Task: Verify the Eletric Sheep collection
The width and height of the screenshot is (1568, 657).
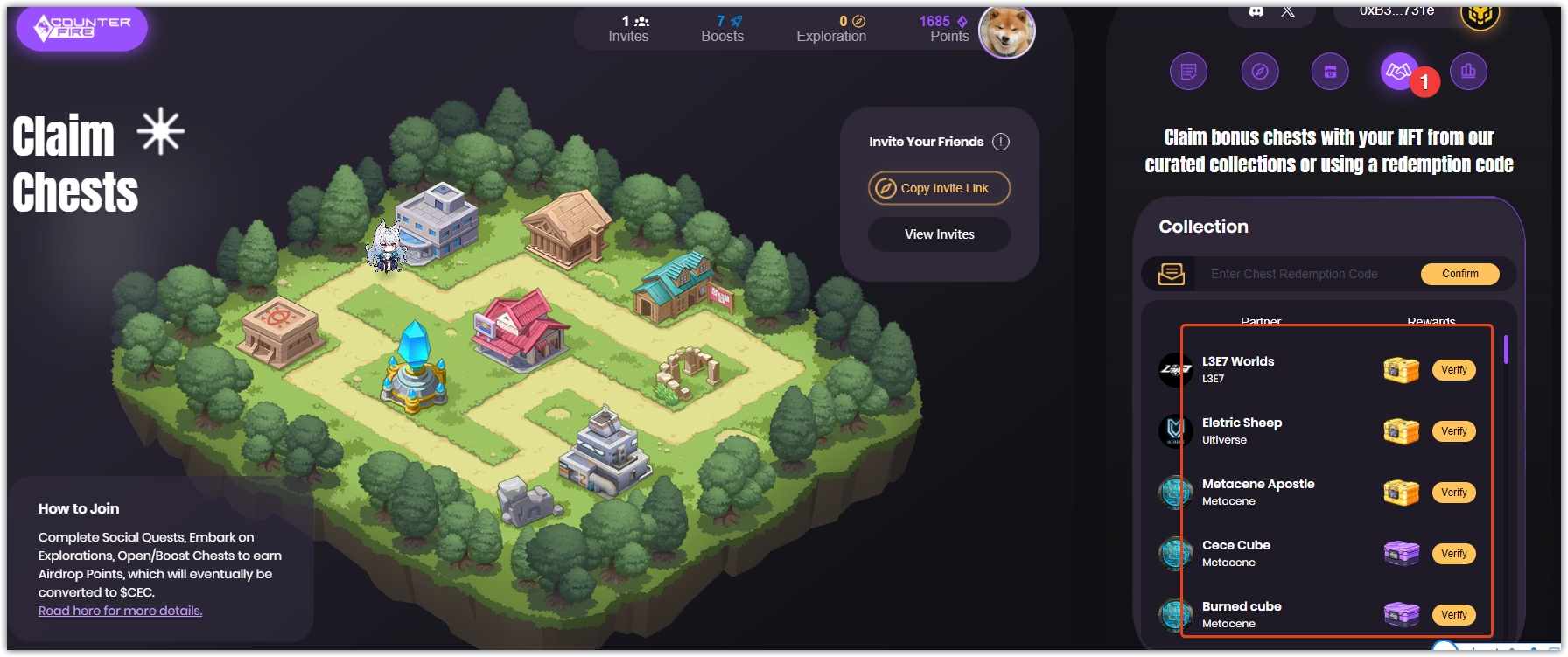Action: (x=1453, y=431)
